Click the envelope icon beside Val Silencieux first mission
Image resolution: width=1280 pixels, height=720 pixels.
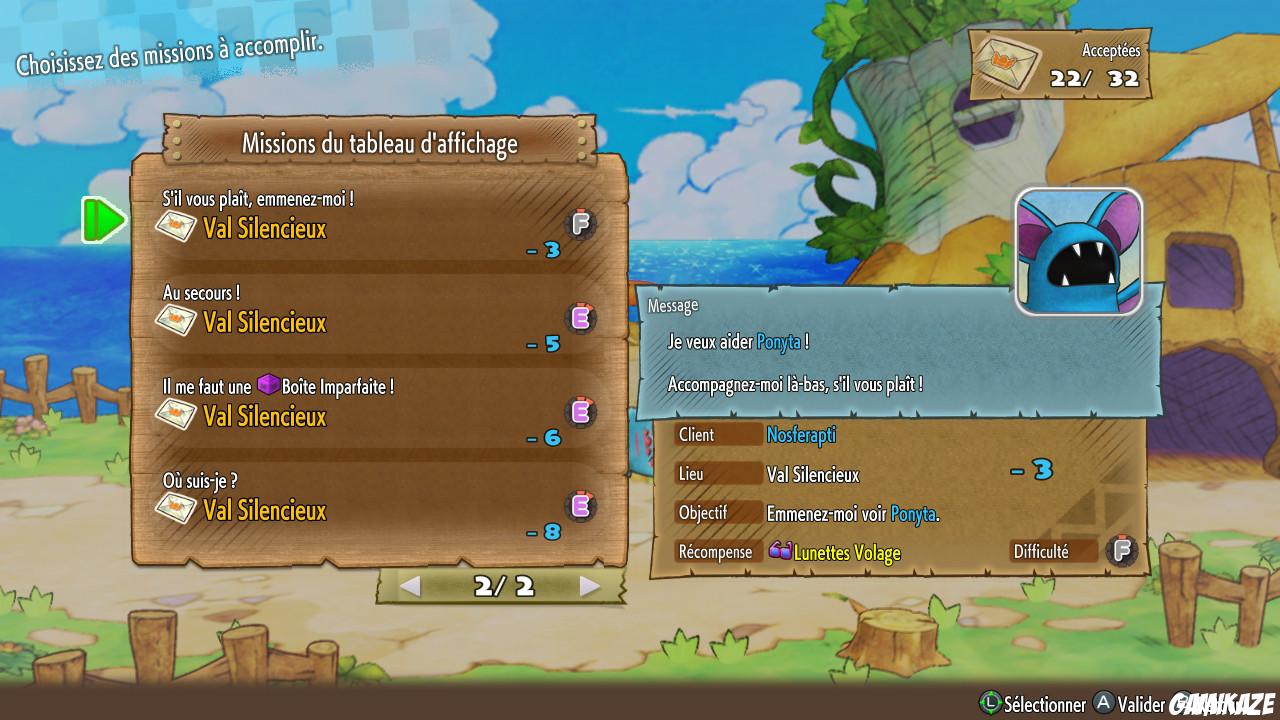coord(177,228)
